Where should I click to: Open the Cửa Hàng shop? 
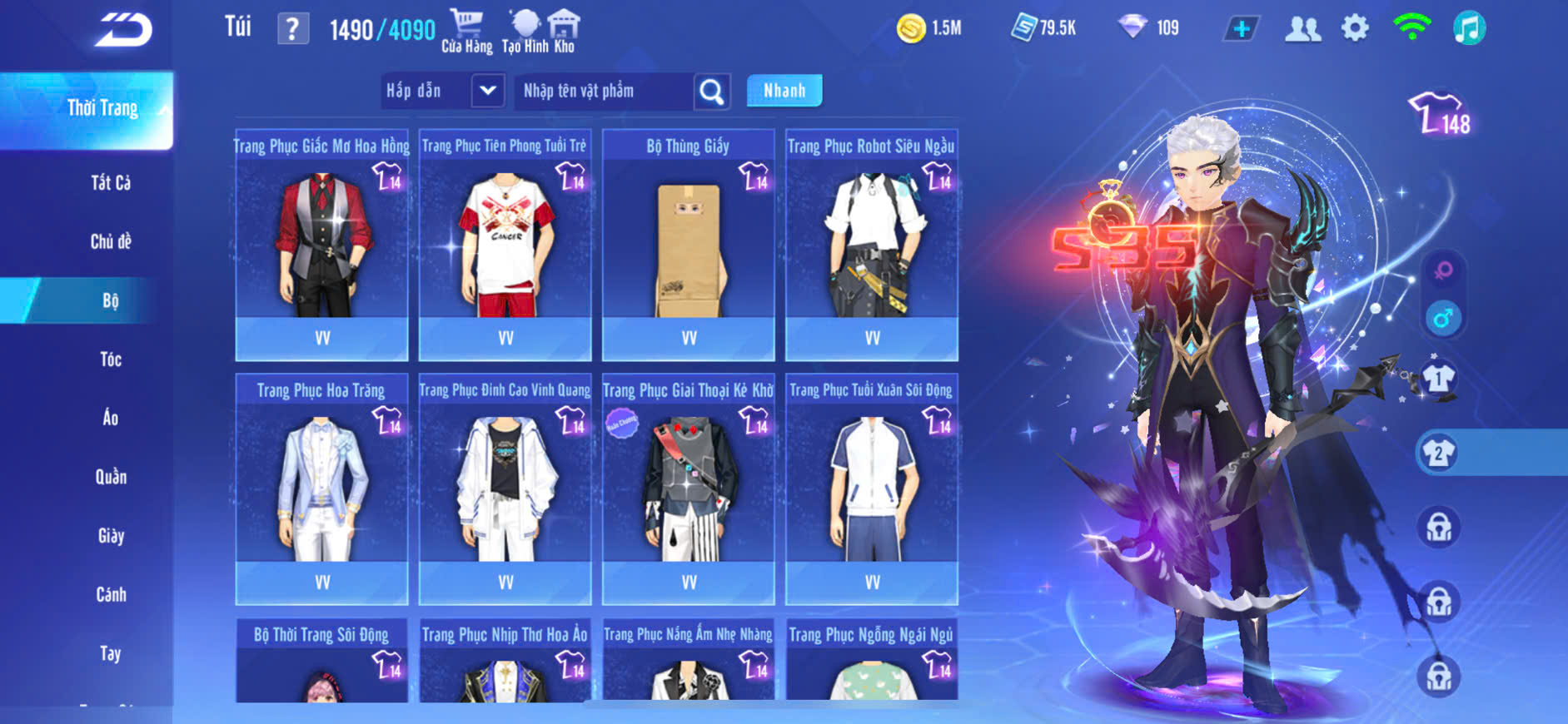coord(466,31)
